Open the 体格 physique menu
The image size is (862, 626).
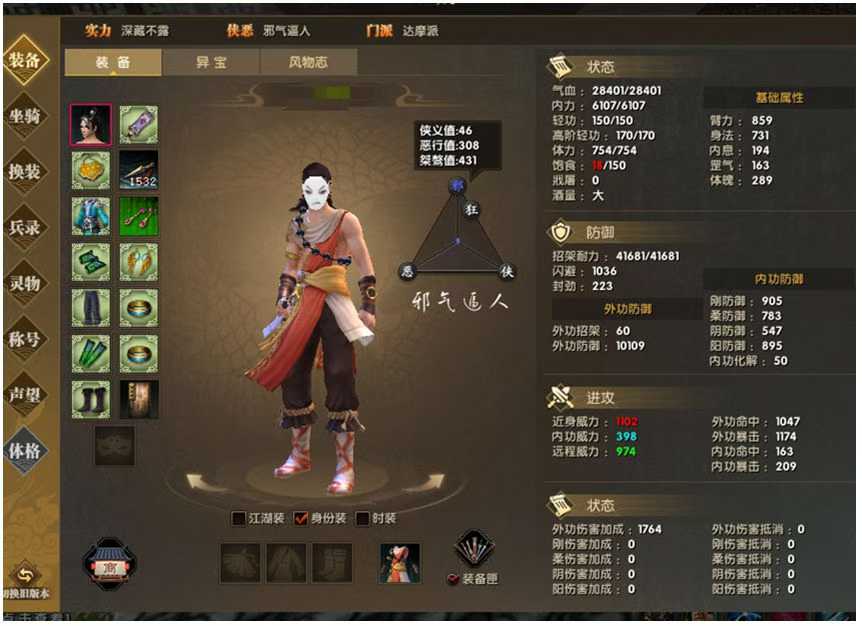25,450
